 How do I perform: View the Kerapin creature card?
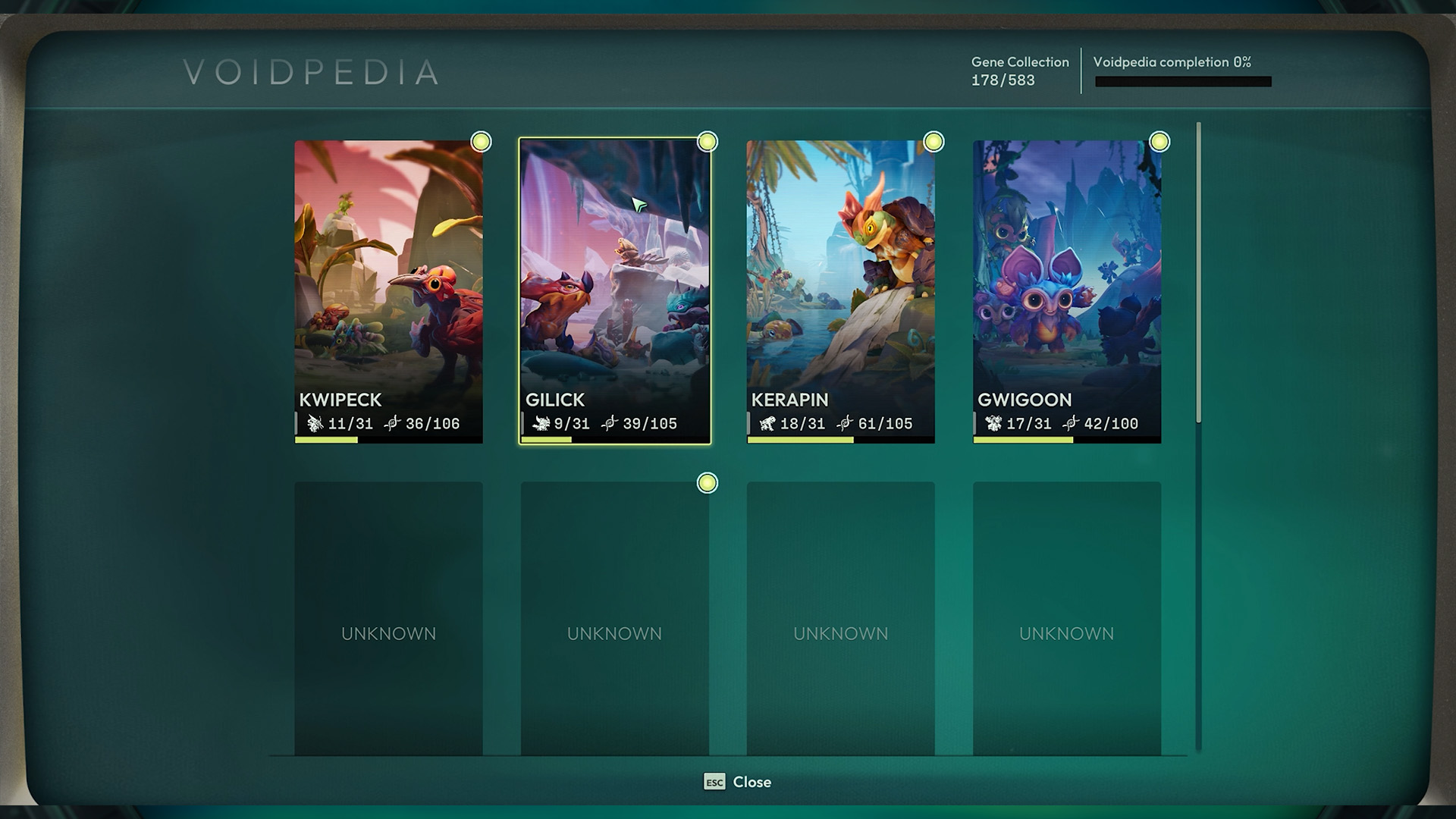[840, 291]
